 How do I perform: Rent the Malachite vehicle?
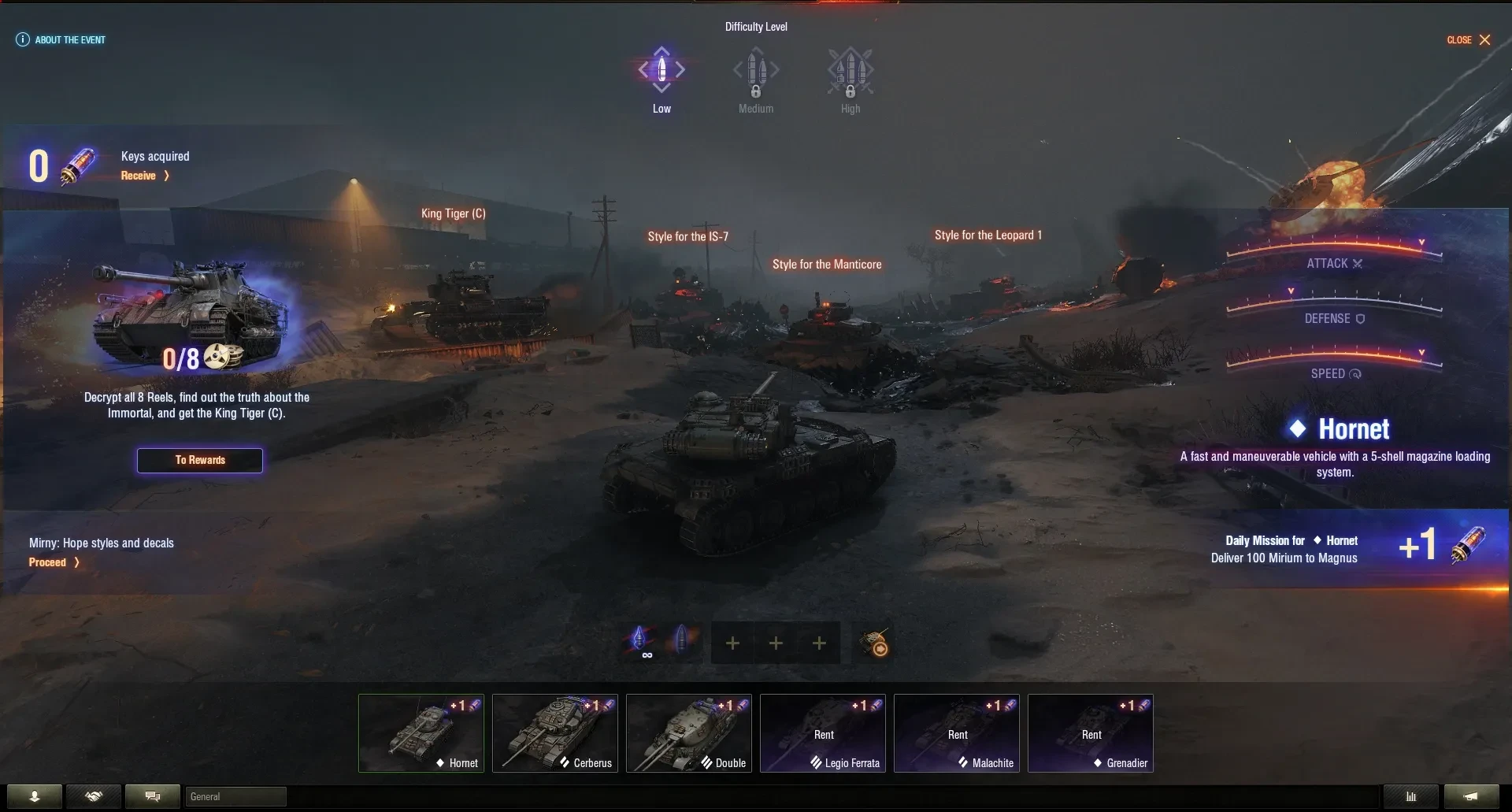957,733
